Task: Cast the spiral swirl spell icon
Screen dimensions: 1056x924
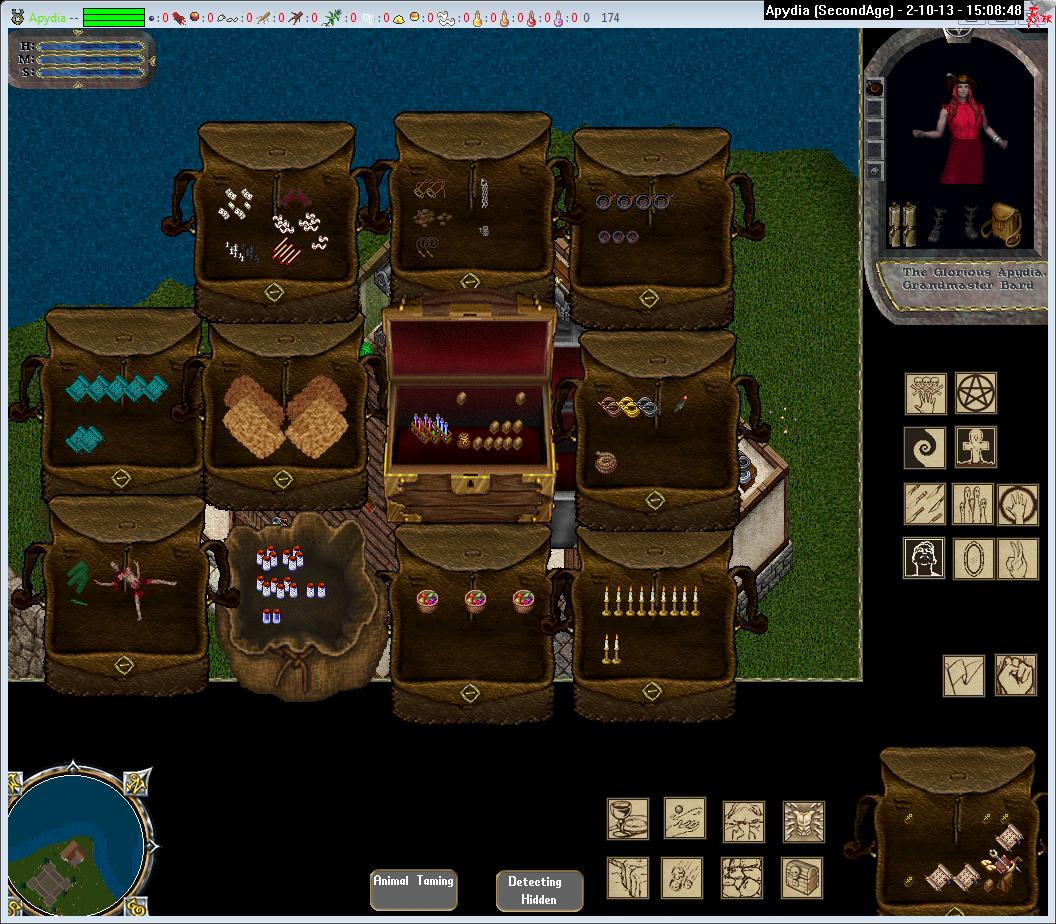Action: click(924, 448)
